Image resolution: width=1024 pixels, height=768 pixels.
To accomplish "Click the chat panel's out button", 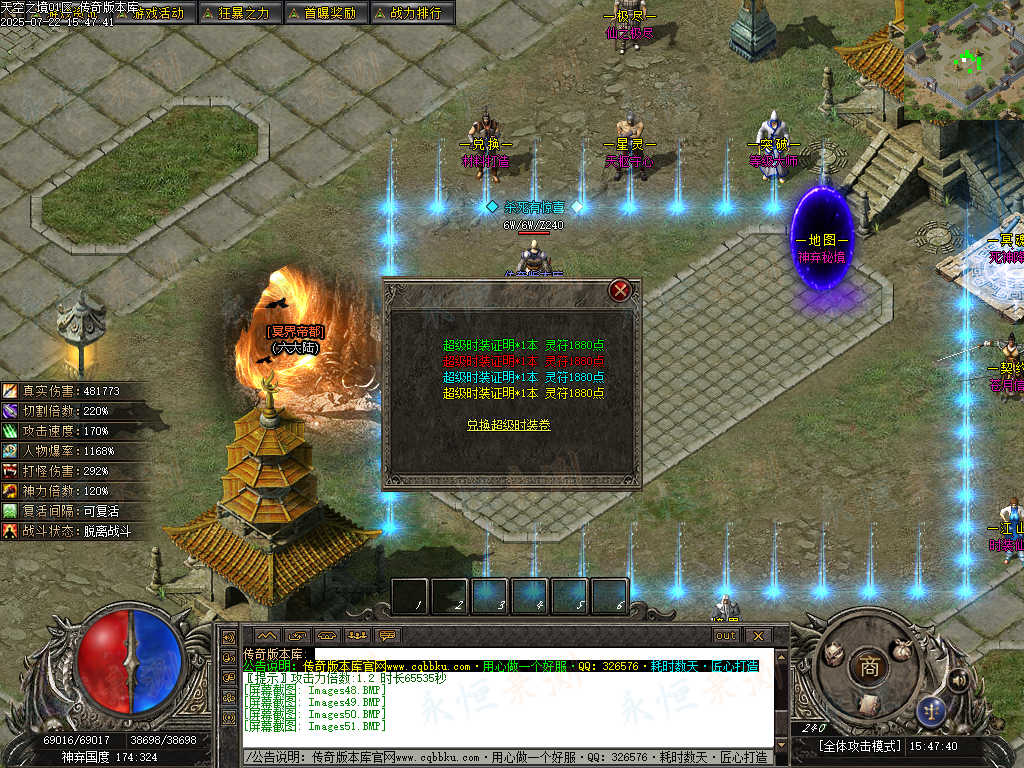I will click(x=725, y=635).
